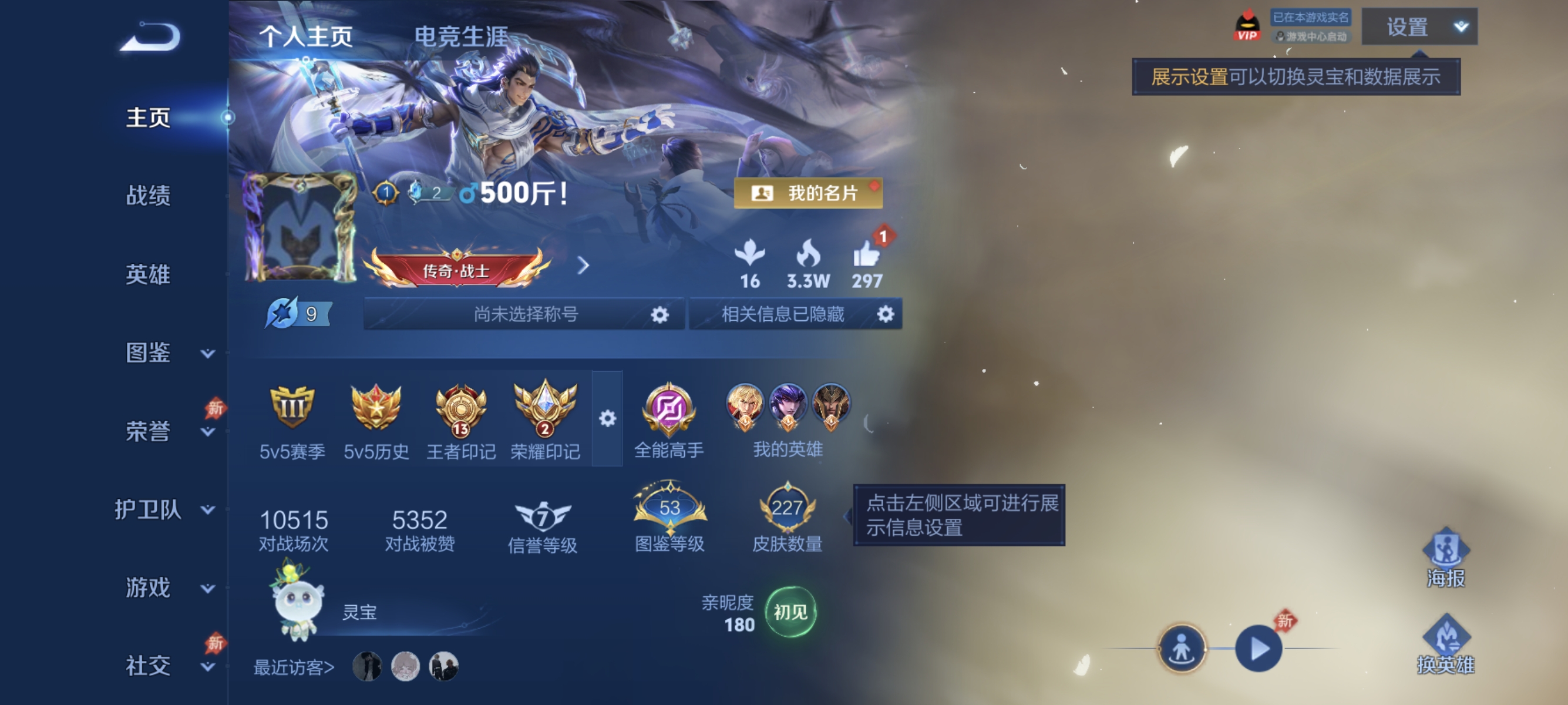Open the 最近访客 recent visitors link

[293, 667]
